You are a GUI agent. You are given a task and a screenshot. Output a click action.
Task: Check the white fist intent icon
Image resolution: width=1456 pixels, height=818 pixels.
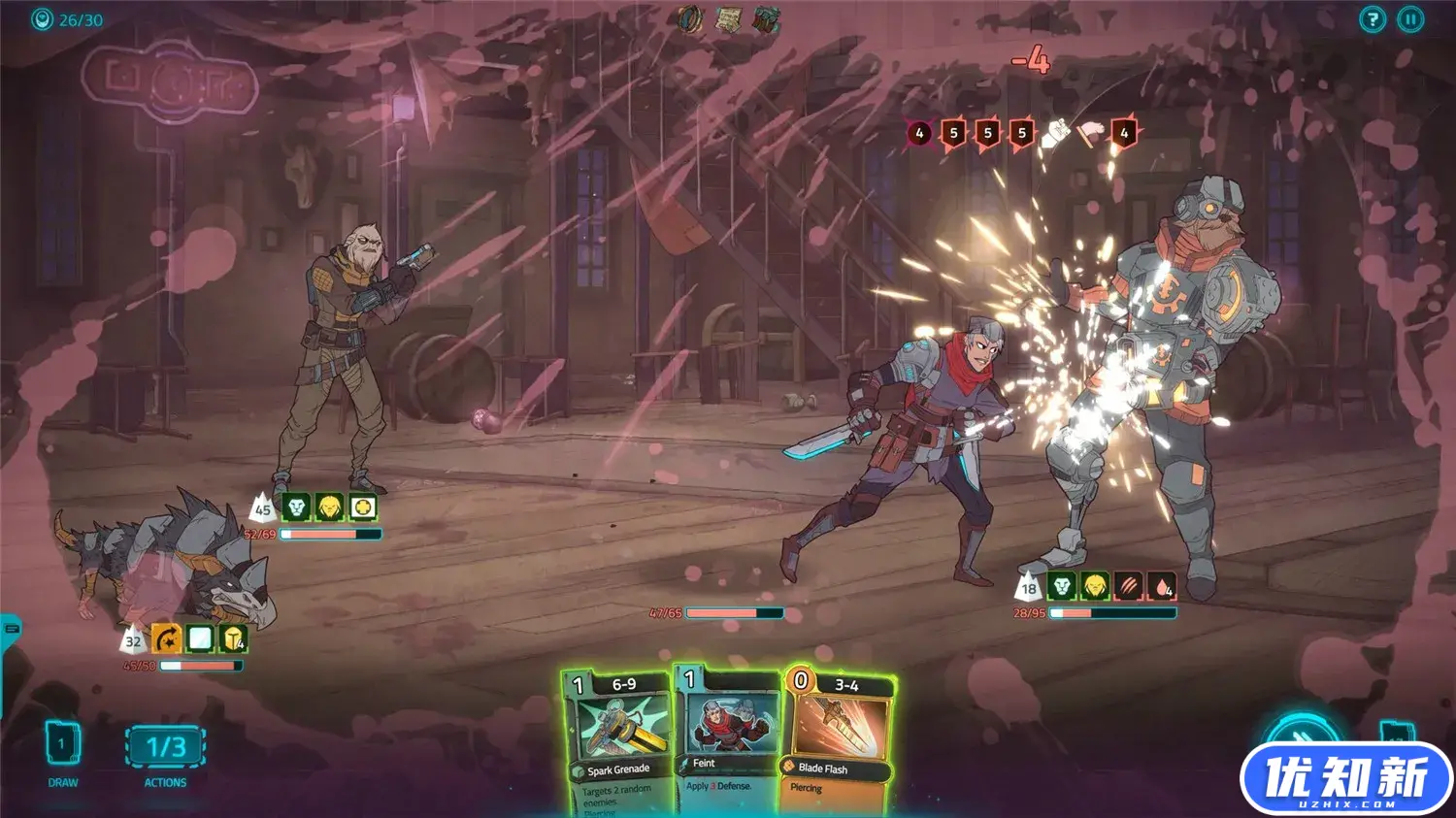pyautogui.click(x=1055, y=133)
